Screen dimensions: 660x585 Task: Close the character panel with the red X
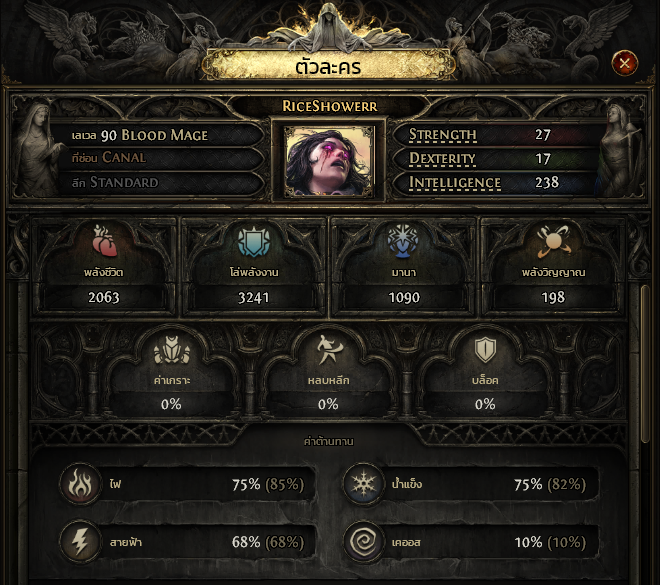pos(624,64)
